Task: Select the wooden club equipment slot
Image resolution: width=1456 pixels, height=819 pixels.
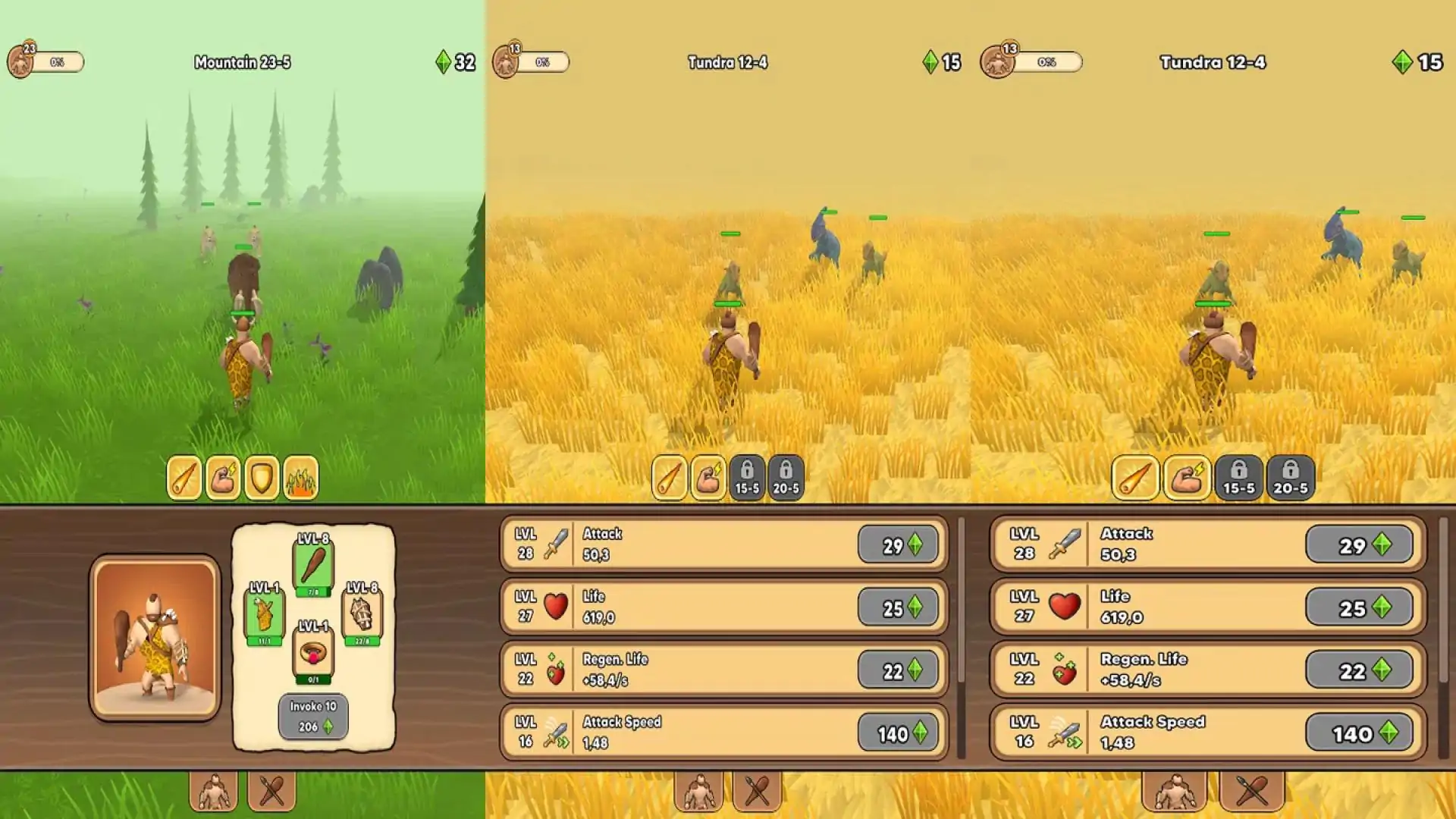Action: [x=313, y=566]
